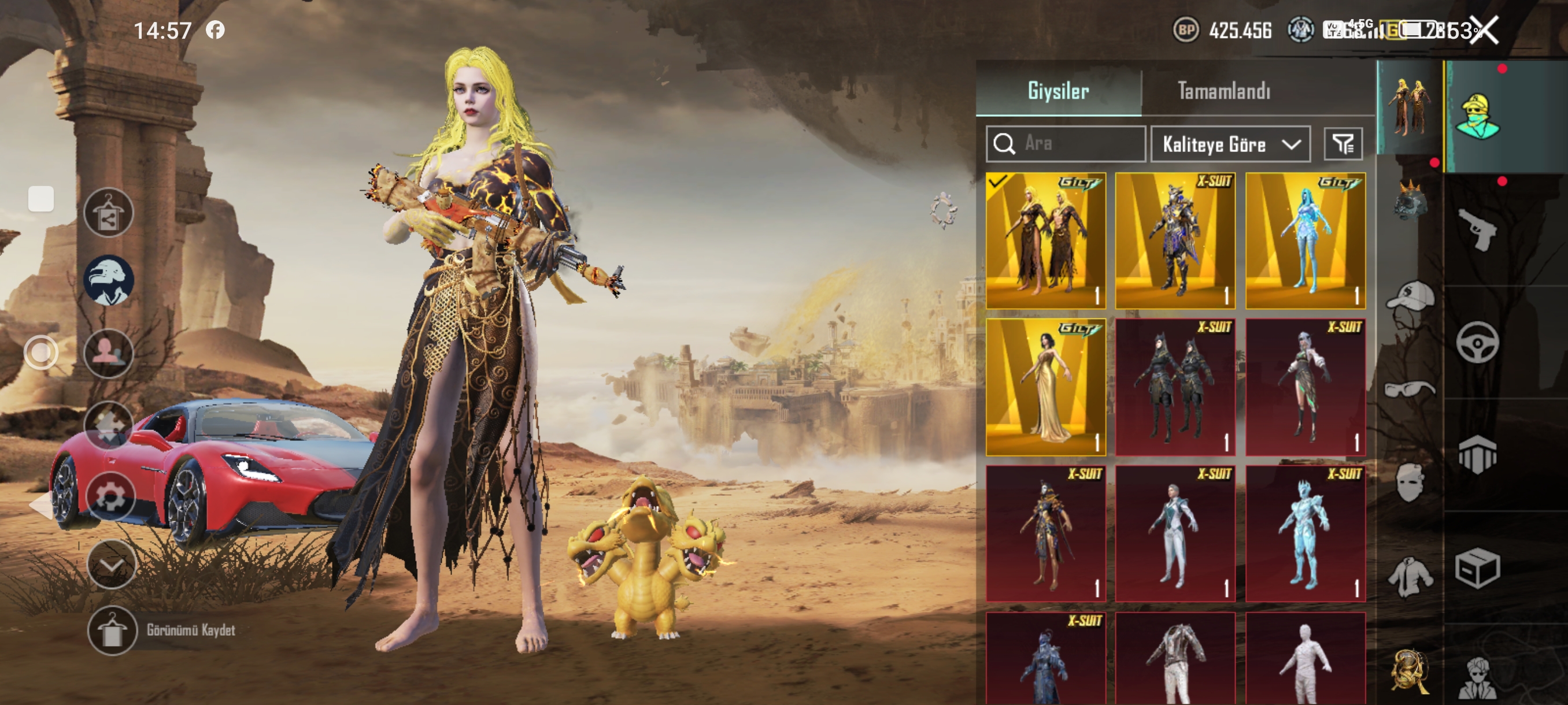Select the Giysiler tab
Screen dimensions: 1568x705
(x=1058, y=91)
